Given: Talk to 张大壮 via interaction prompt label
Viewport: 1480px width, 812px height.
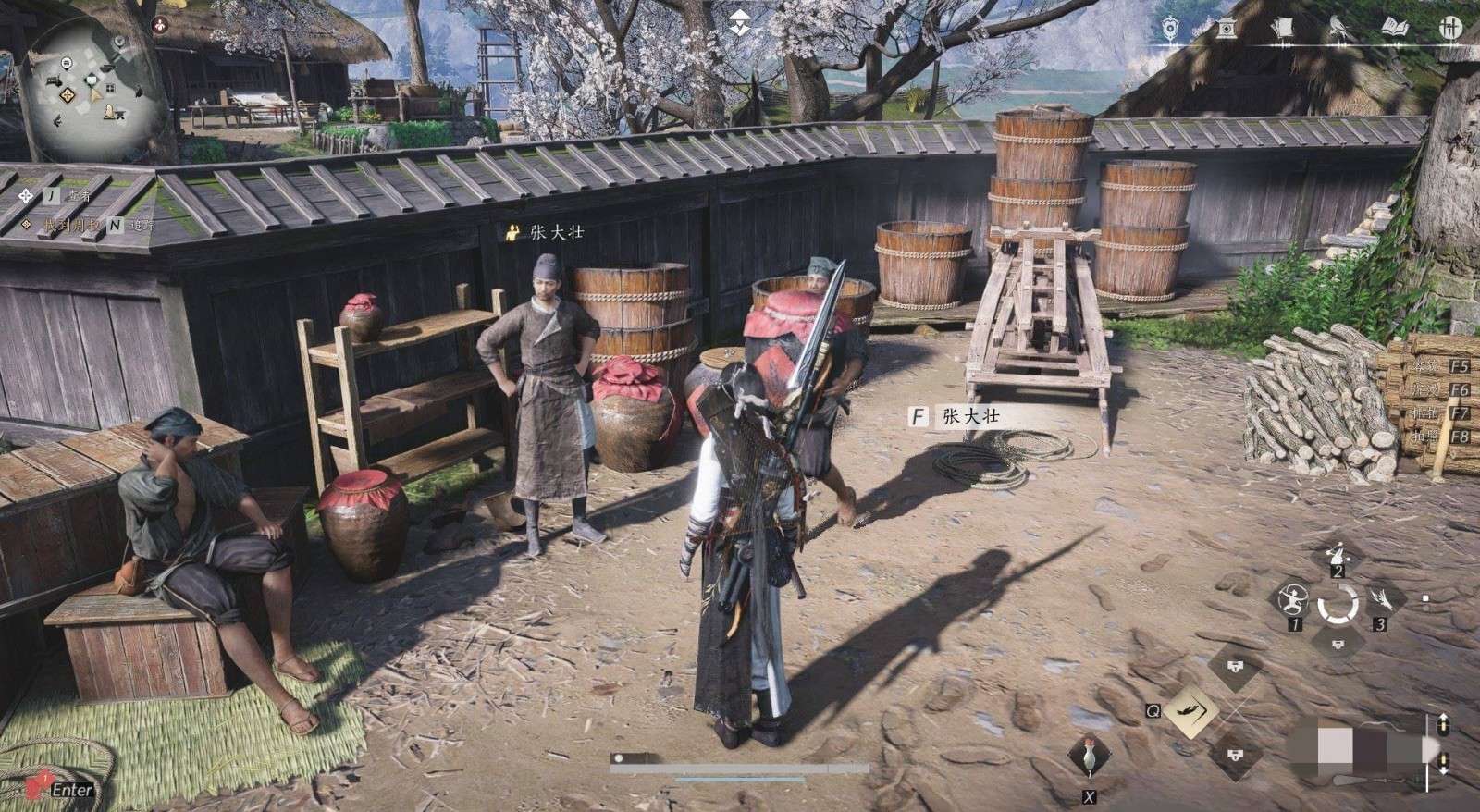Looking at the screenshot, I should [970, 417].
